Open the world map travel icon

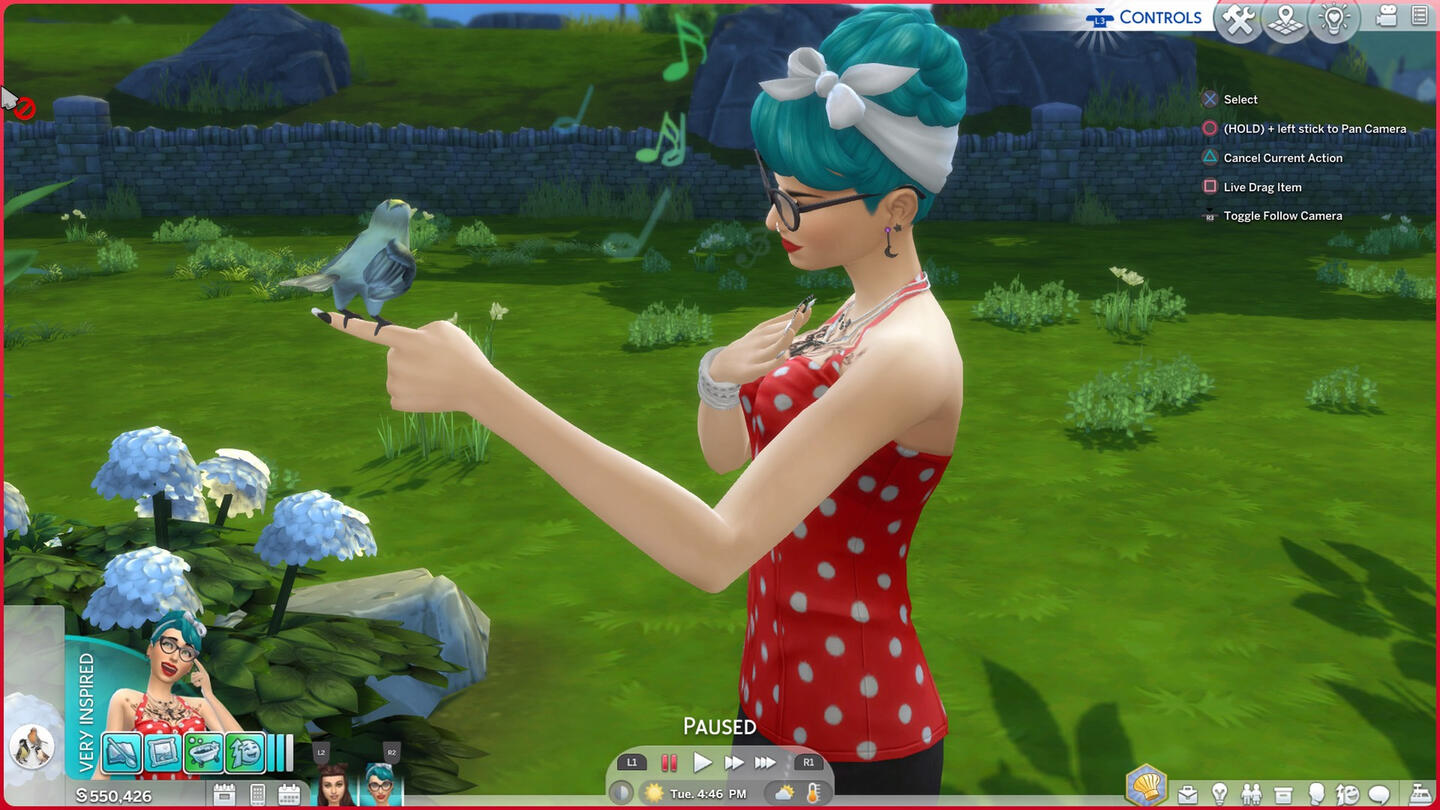click(1285, 20)
